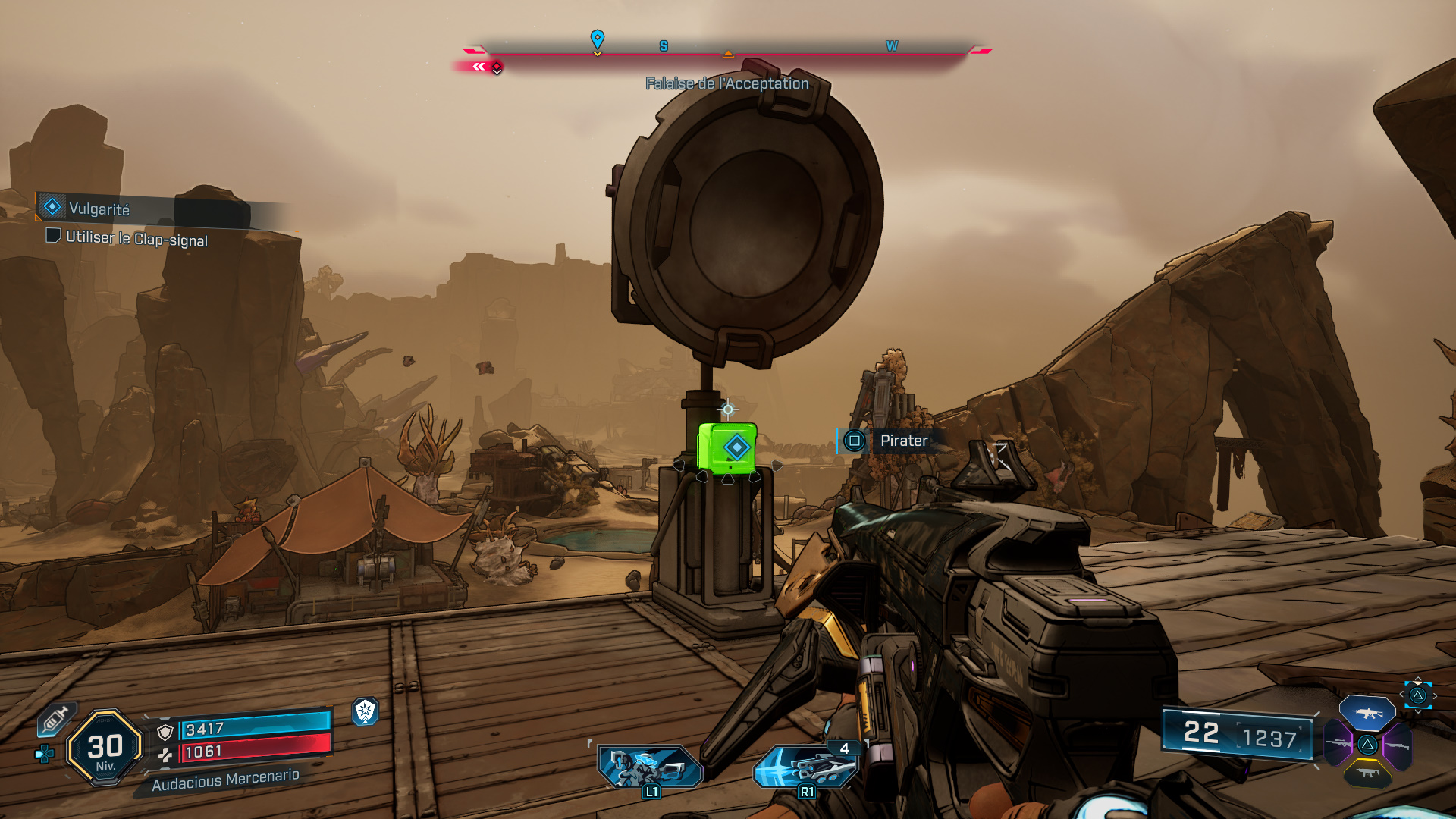
Task: Click the left arrow beside the triangle swap icon
Action: 1401,695
